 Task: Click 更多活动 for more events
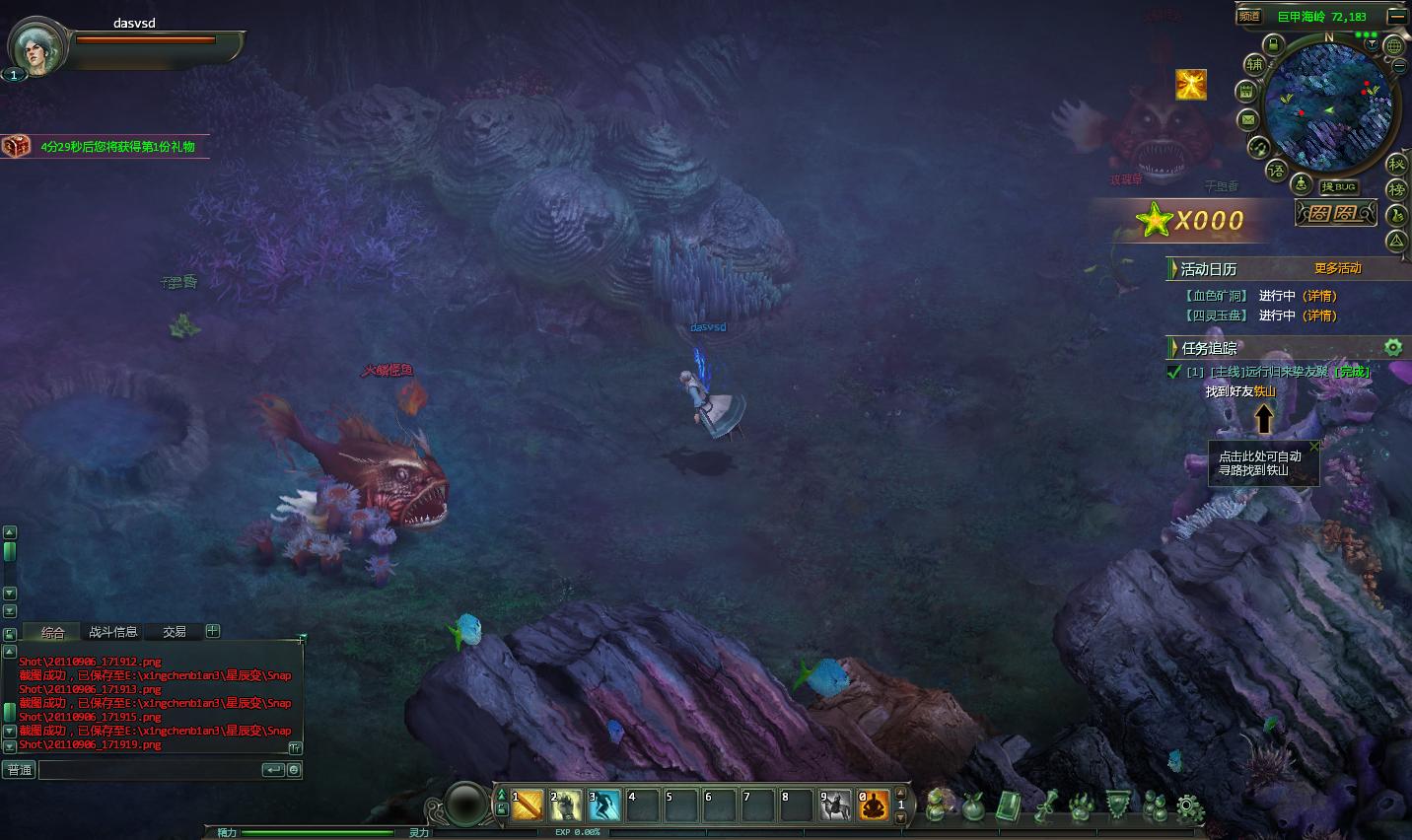[1337, 268]
